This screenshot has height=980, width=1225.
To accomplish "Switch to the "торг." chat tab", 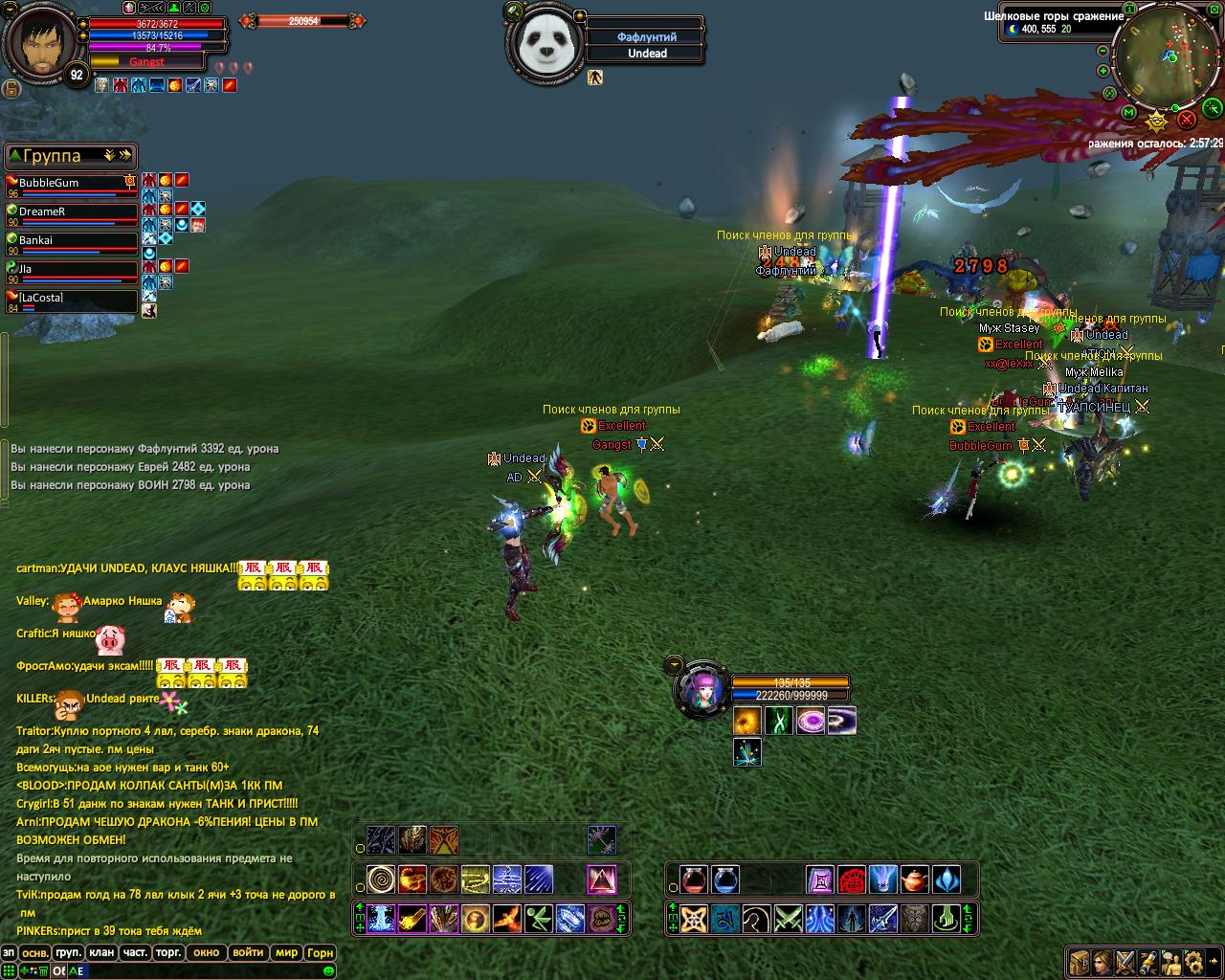I will click(169, 952).
